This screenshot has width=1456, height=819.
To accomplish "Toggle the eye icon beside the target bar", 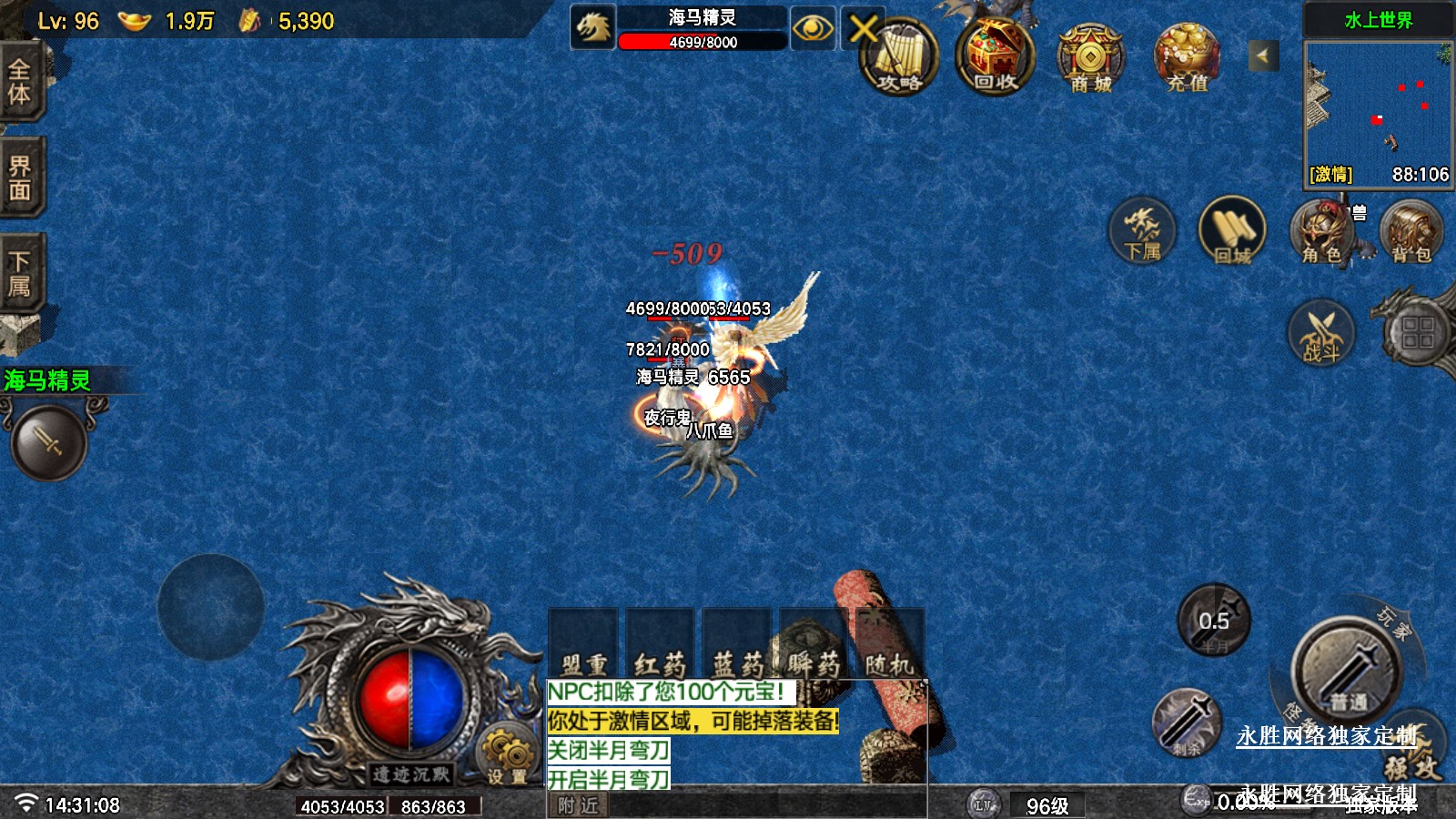I will (x=812, y=28).
